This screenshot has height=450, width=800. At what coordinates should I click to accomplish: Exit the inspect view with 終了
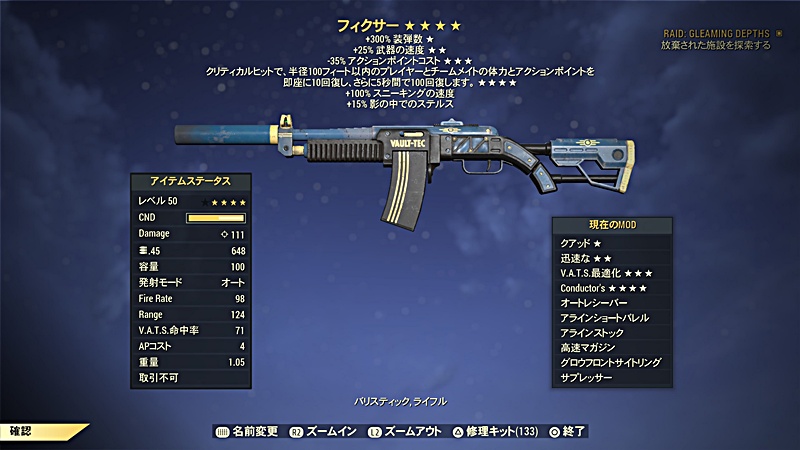tap(566, 432)
